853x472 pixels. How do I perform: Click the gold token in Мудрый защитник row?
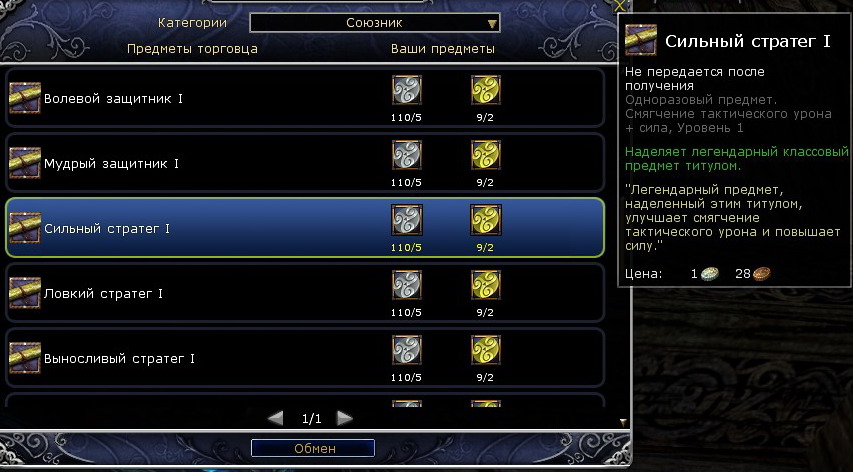point(485,155)
